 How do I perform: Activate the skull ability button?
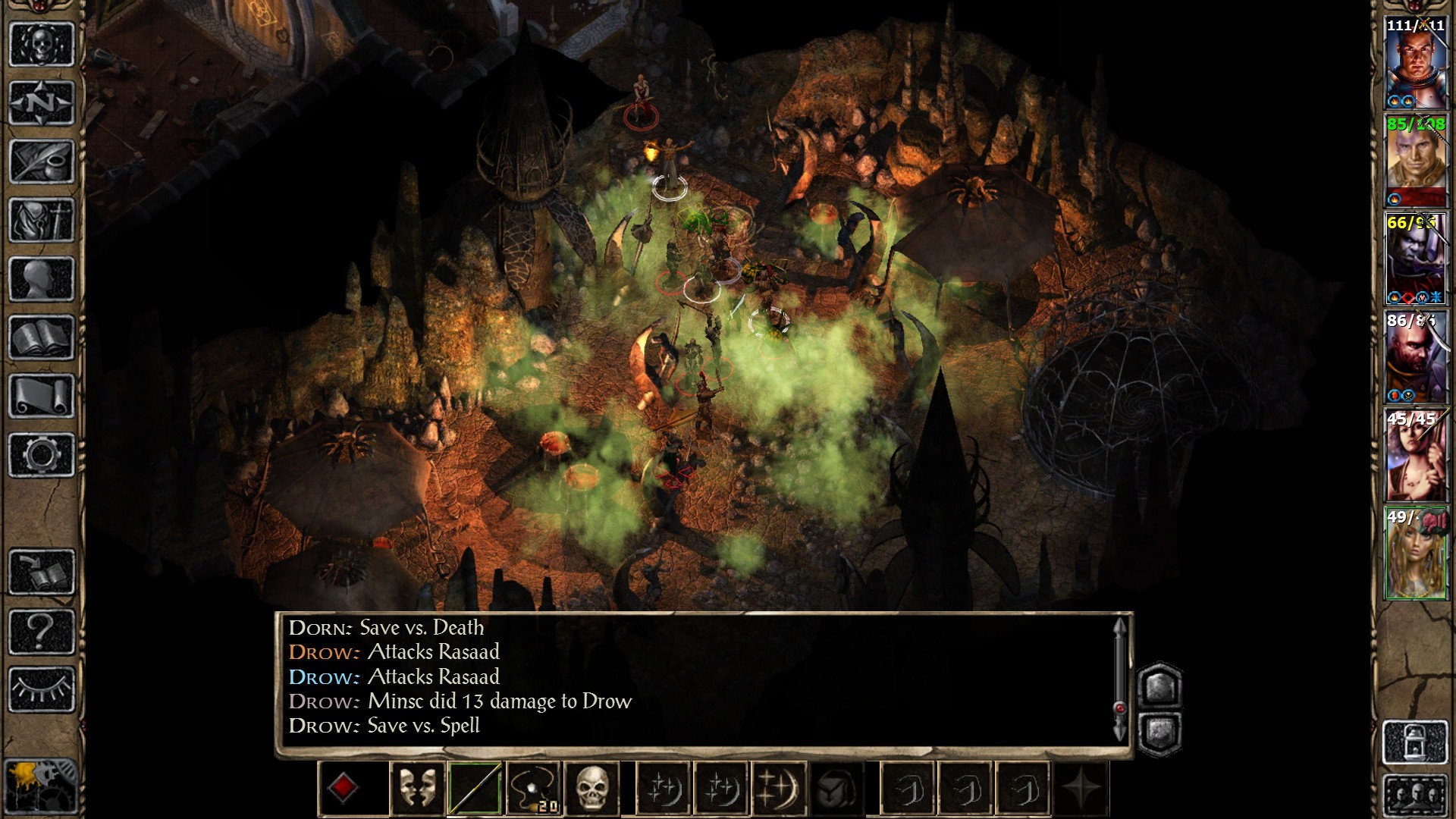[592, 789]
